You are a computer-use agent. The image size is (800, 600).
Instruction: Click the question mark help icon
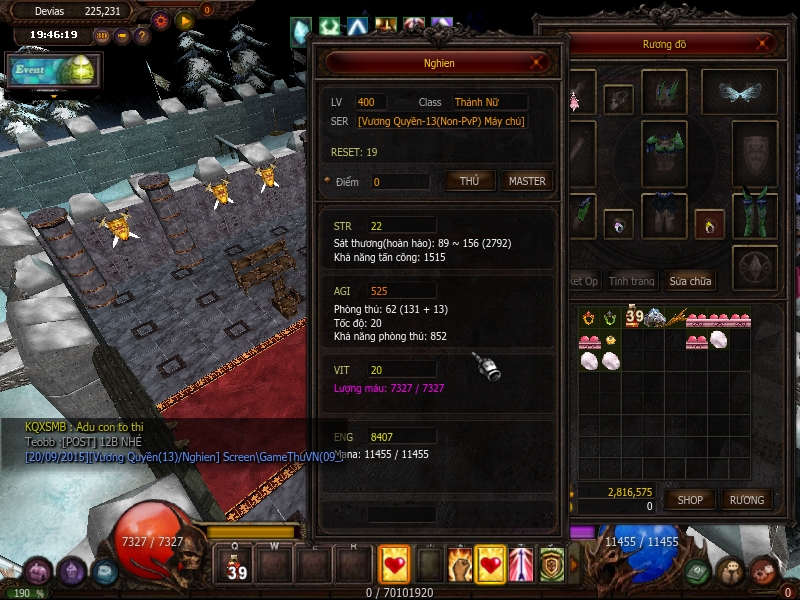(x=142, y=36)
